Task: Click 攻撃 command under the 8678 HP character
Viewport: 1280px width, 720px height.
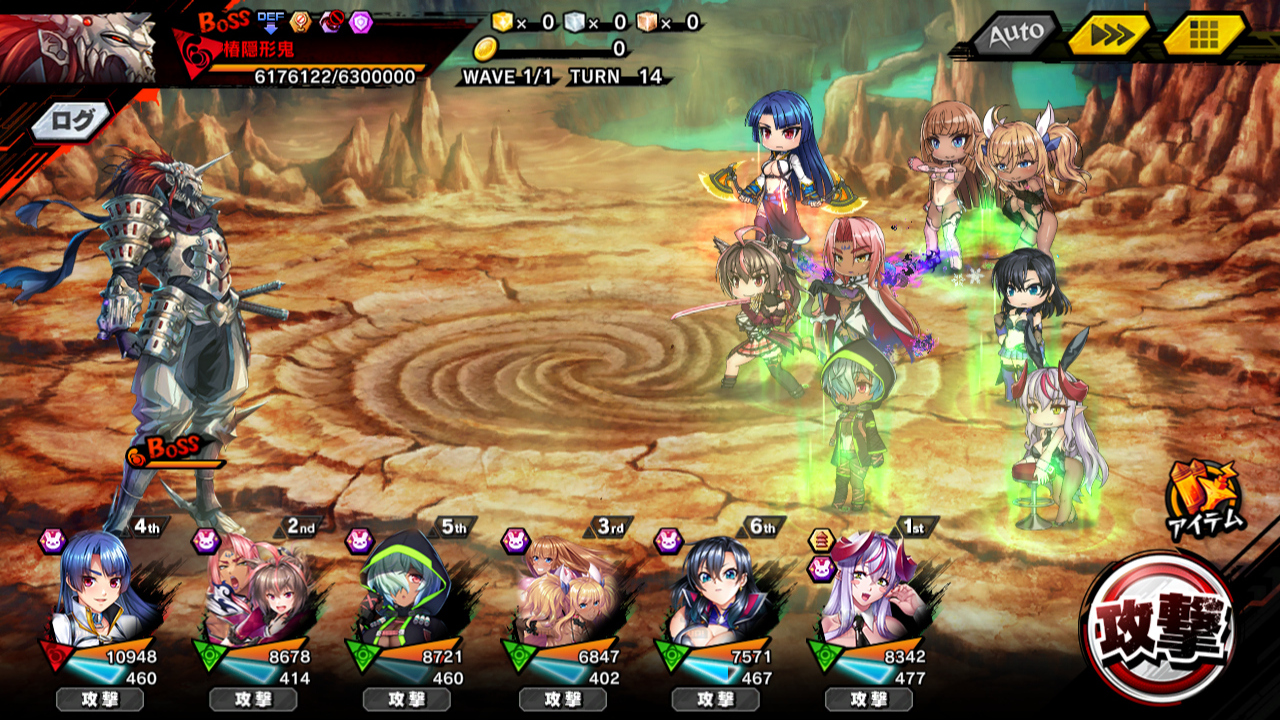Action: click(x=253, y=699)
